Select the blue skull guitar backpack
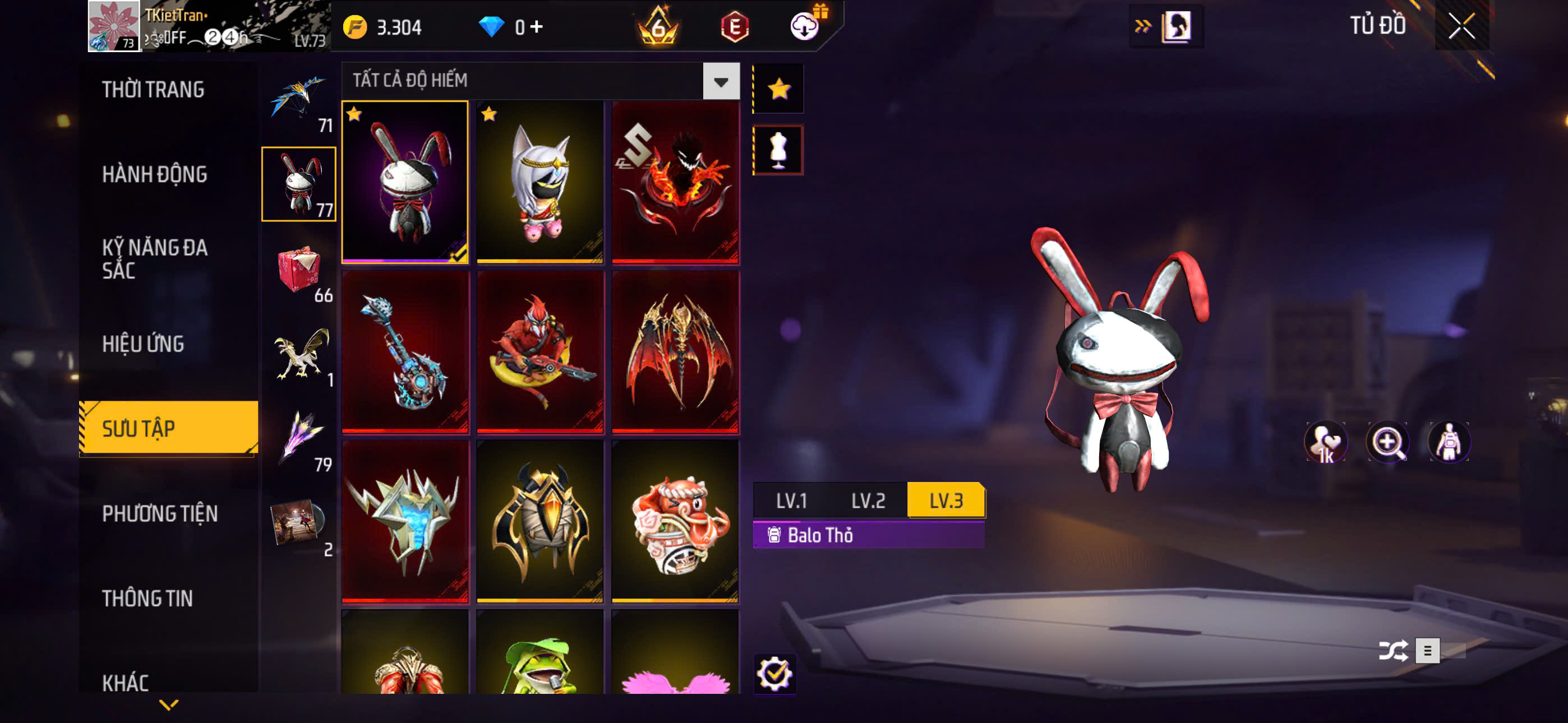 coord(405,352)
